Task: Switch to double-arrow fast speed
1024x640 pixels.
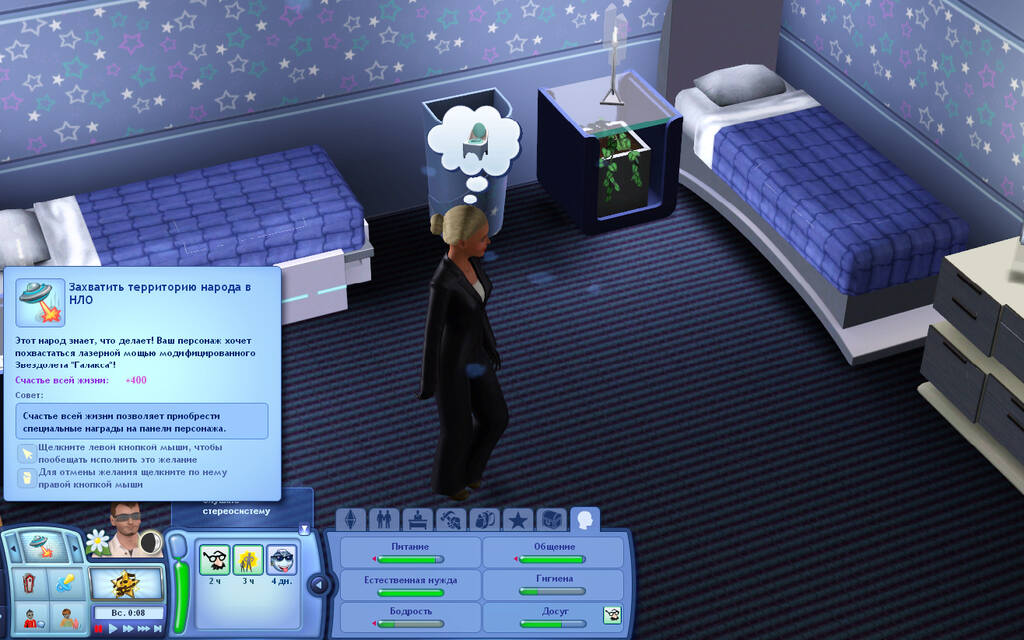Action: 127,629
